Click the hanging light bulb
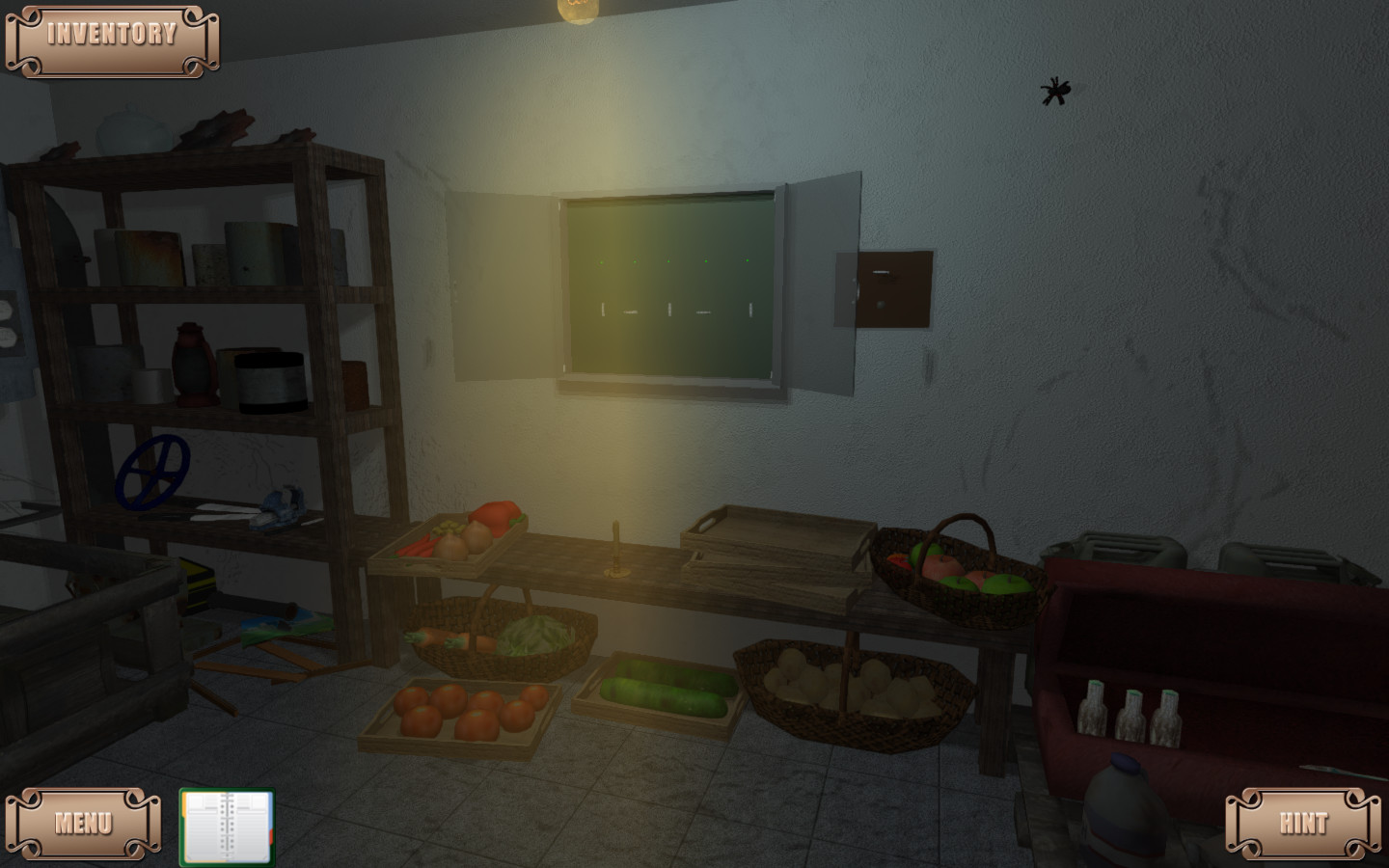Image resolution: width=1389 pixels, height=868 pixels. 577,8
